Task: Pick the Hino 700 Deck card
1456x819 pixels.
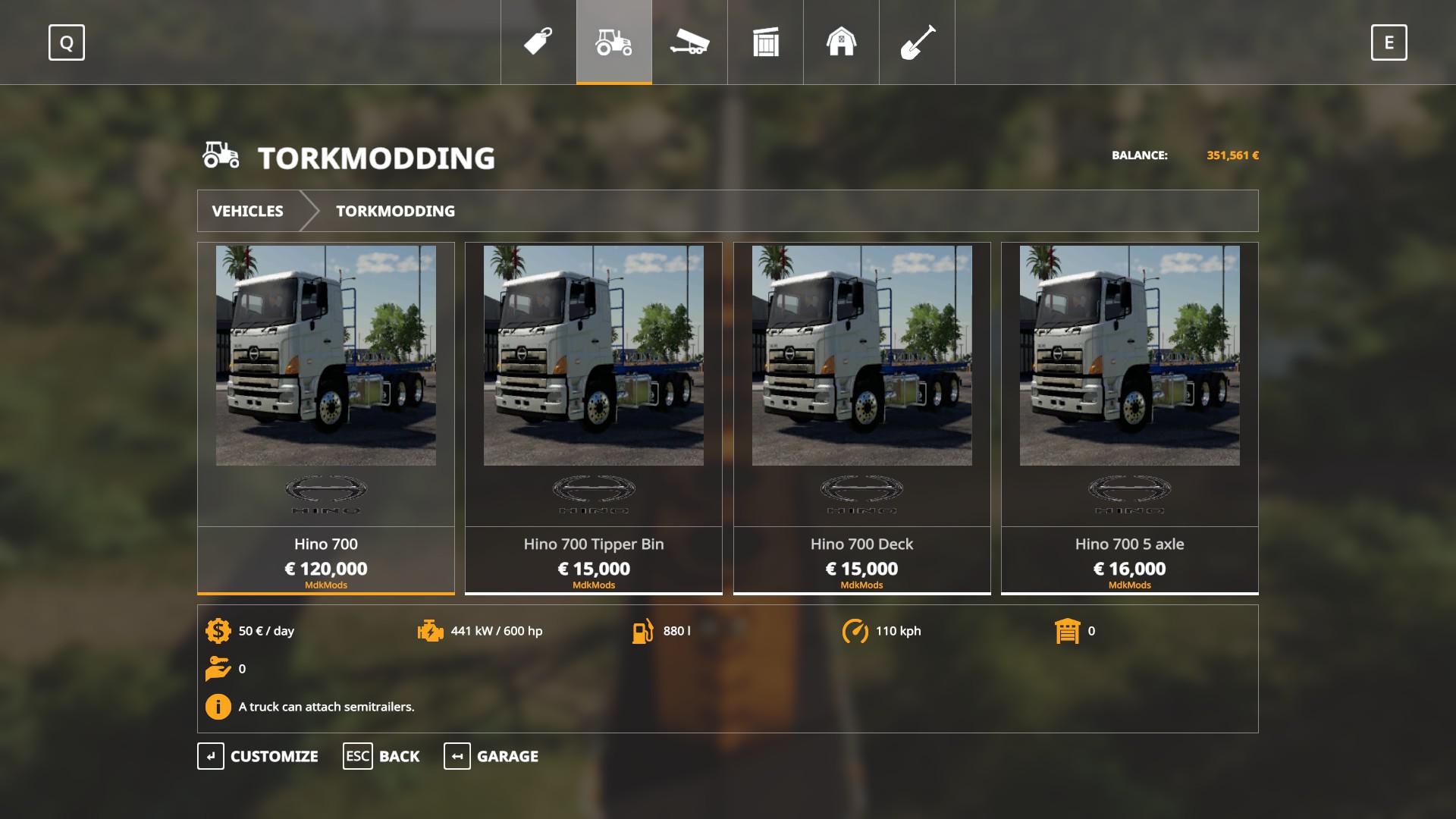Action: point(861,417)
